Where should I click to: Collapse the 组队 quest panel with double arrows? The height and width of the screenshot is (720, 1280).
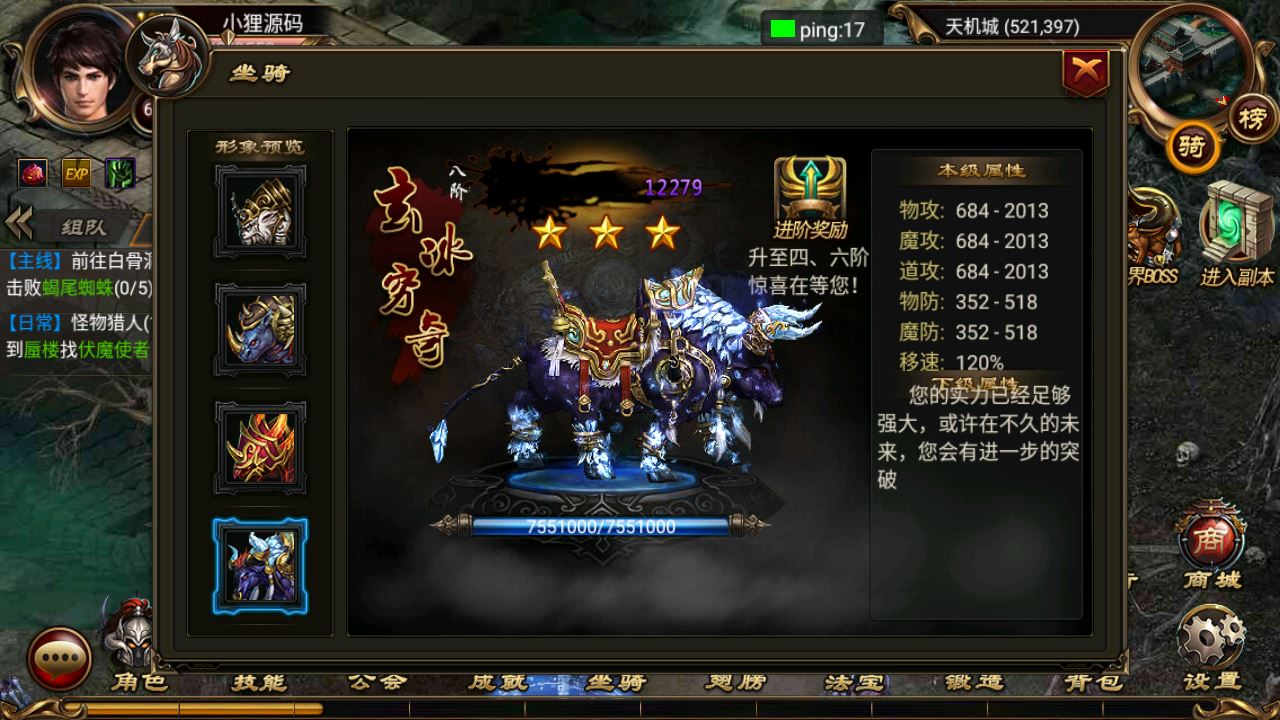coord(19,222)
